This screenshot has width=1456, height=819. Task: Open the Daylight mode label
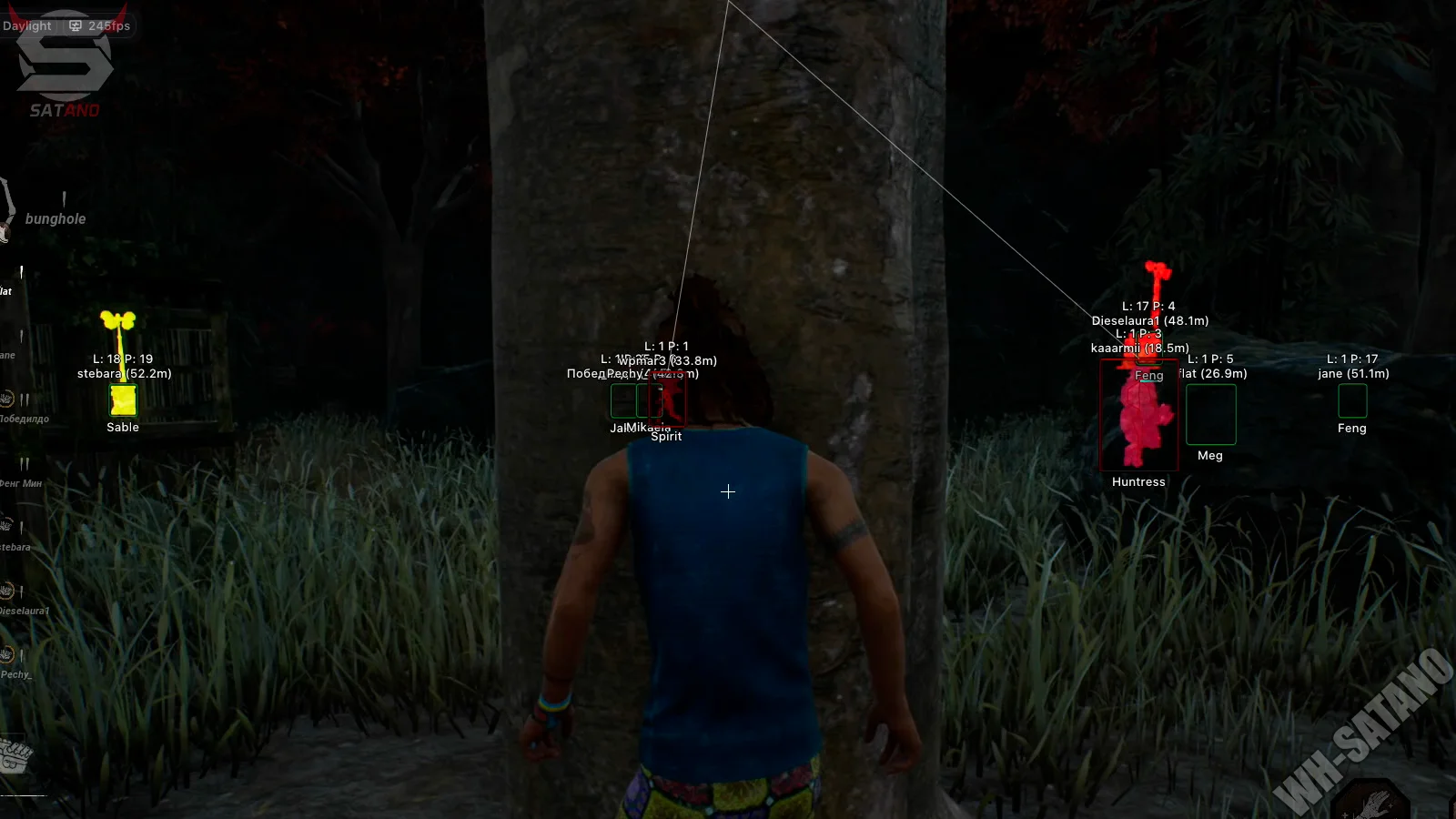pyautogui.click(x=26, y=25)
